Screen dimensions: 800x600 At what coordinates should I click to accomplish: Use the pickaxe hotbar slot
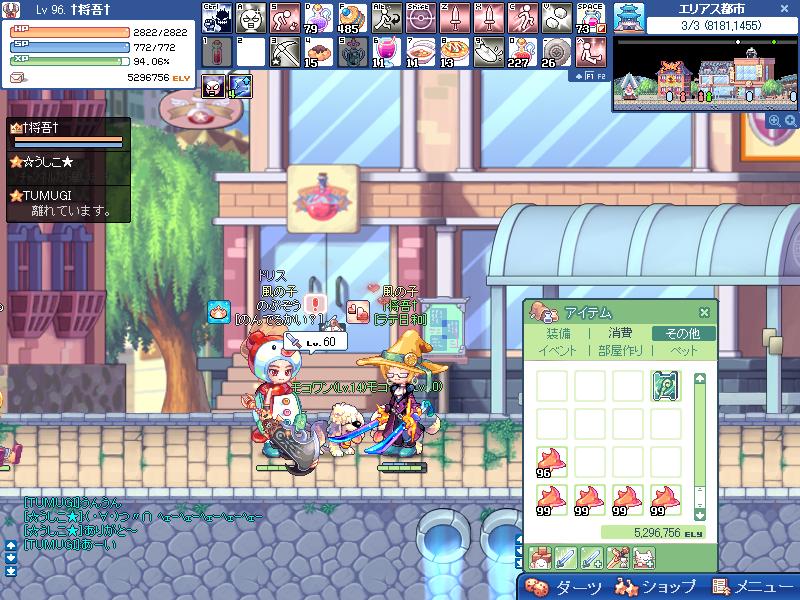tap(283, 53)
